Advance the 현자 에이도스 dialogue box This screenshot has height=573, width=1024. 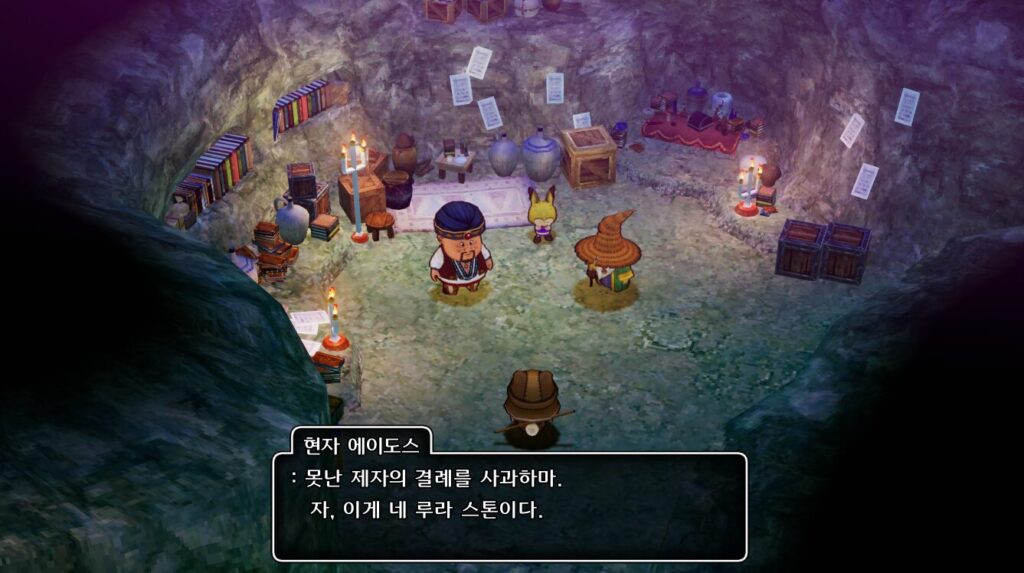pos(509,505)
